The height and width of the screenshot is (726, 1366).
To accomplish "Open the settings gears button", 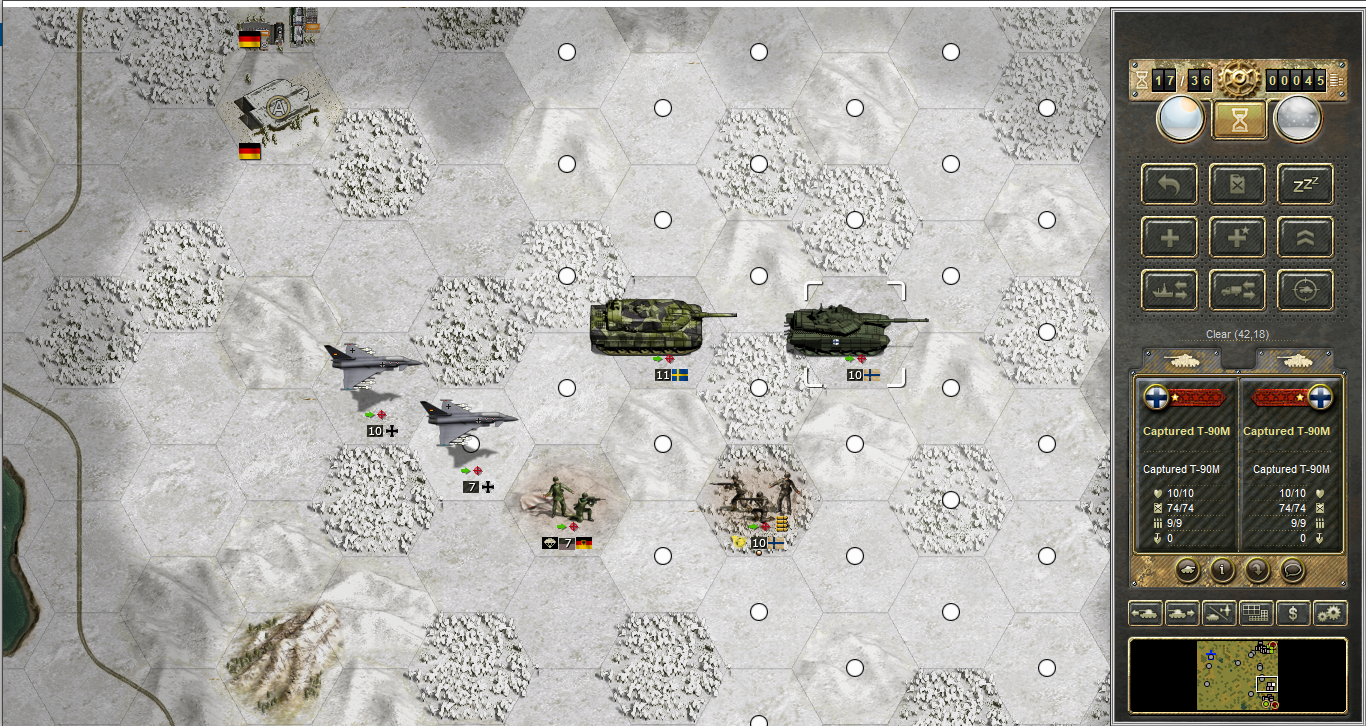I will (1329, 612).
